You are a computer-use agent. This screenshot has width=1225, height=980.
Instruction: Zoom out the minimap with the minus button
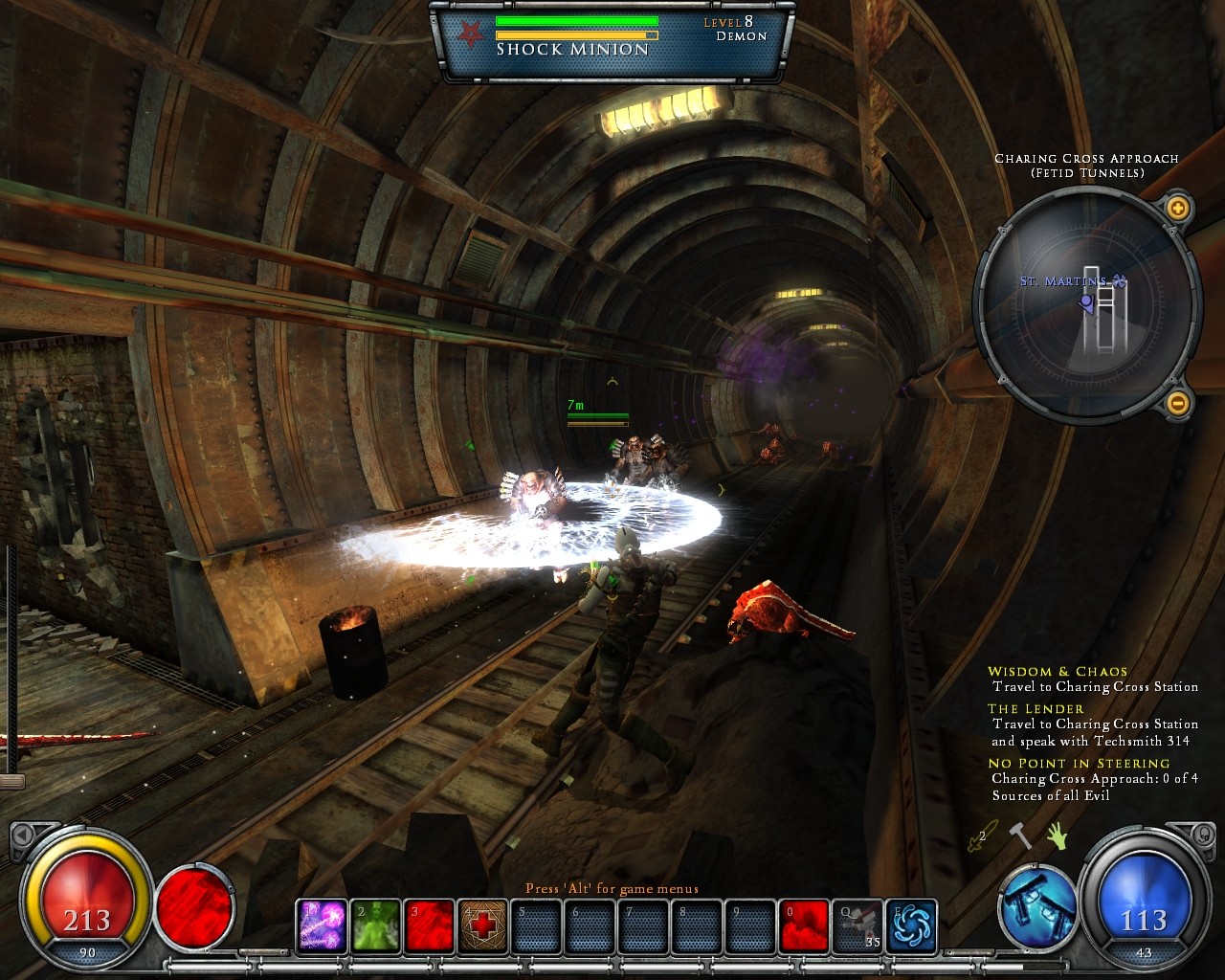[x=1177, y=403]
